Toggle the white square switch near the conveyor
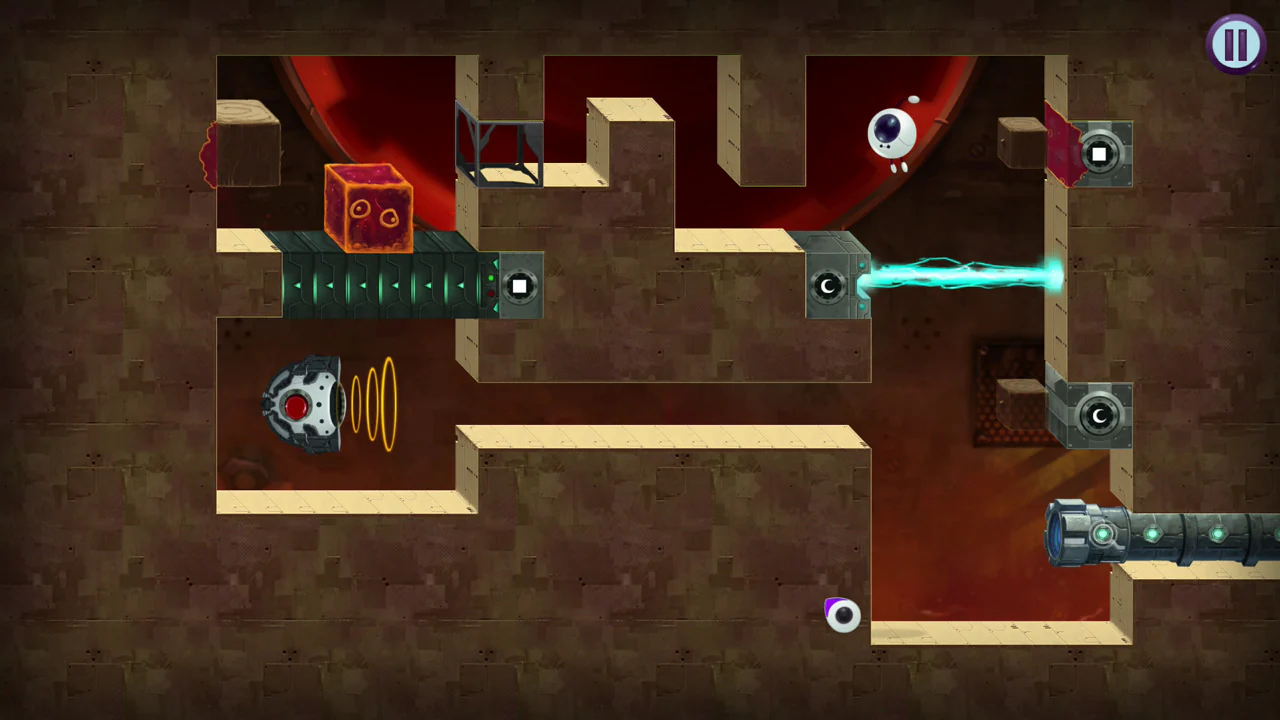This screenshot has width=1280, height=720. click(519, 287)
